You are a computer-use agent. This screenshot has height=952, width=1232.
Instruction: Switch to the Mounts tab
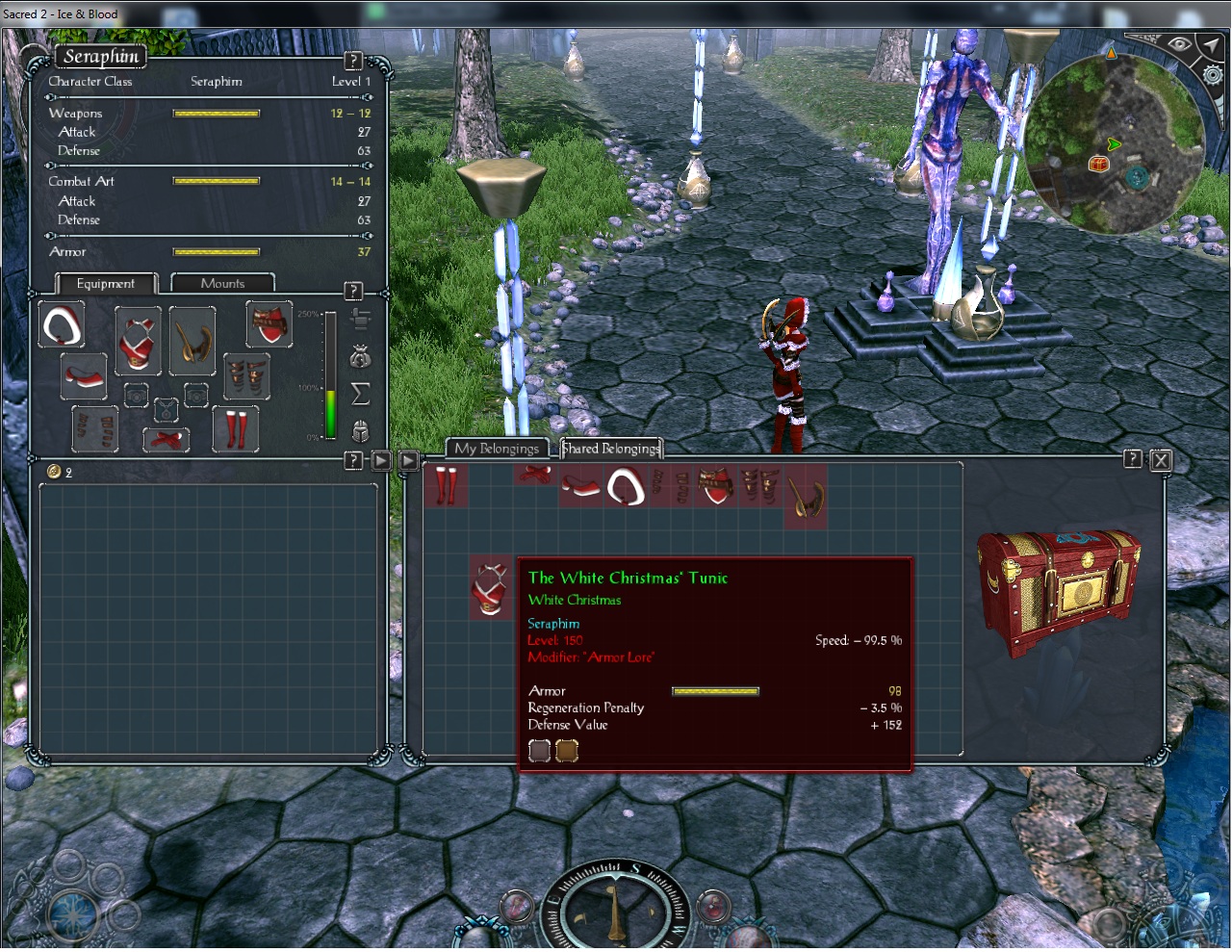(x=222, y=283)
